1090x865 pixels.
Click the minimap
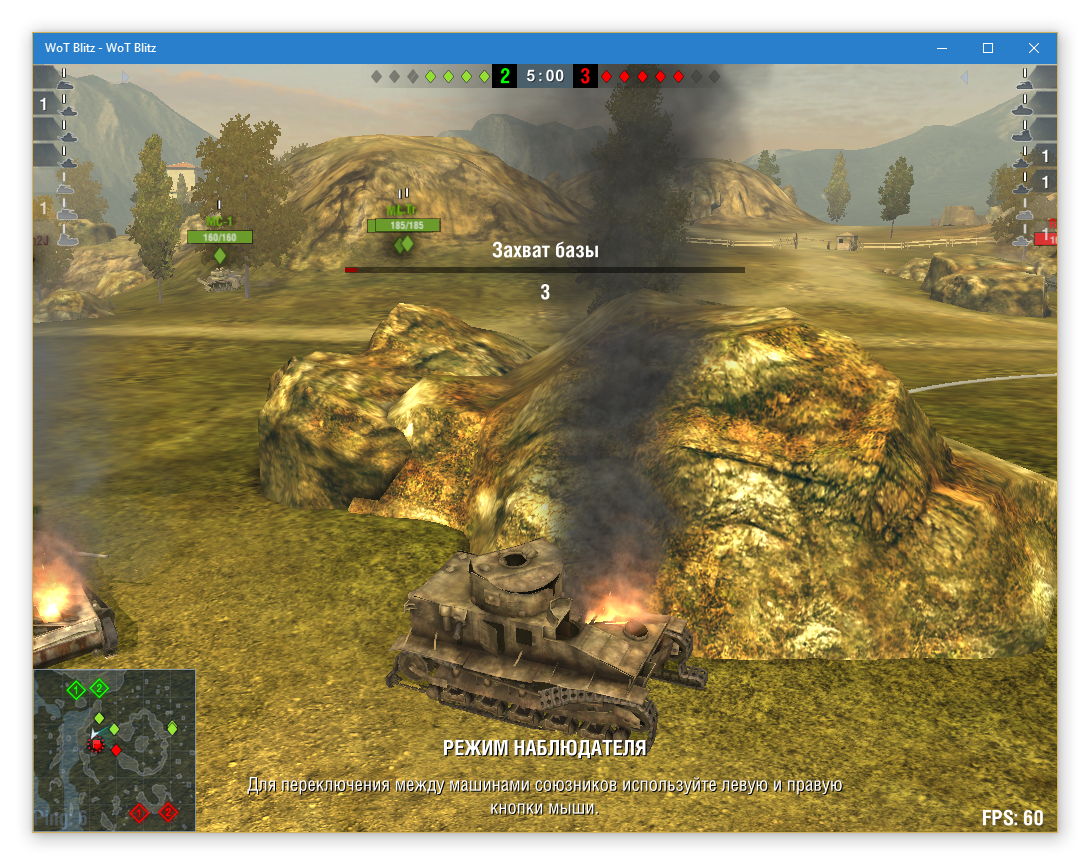114,750
